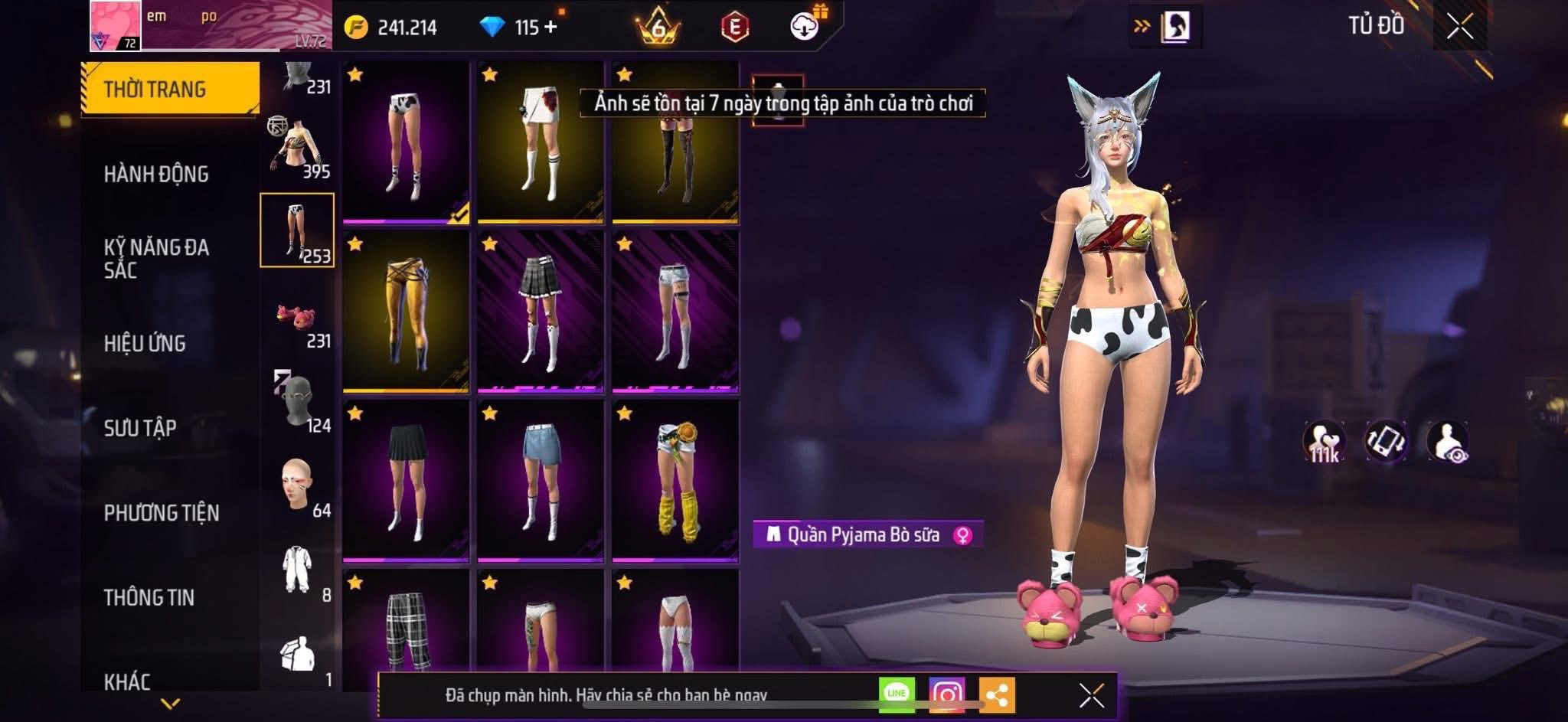
Task: Pick the yellow pants item
Action: tap(406, 312)
